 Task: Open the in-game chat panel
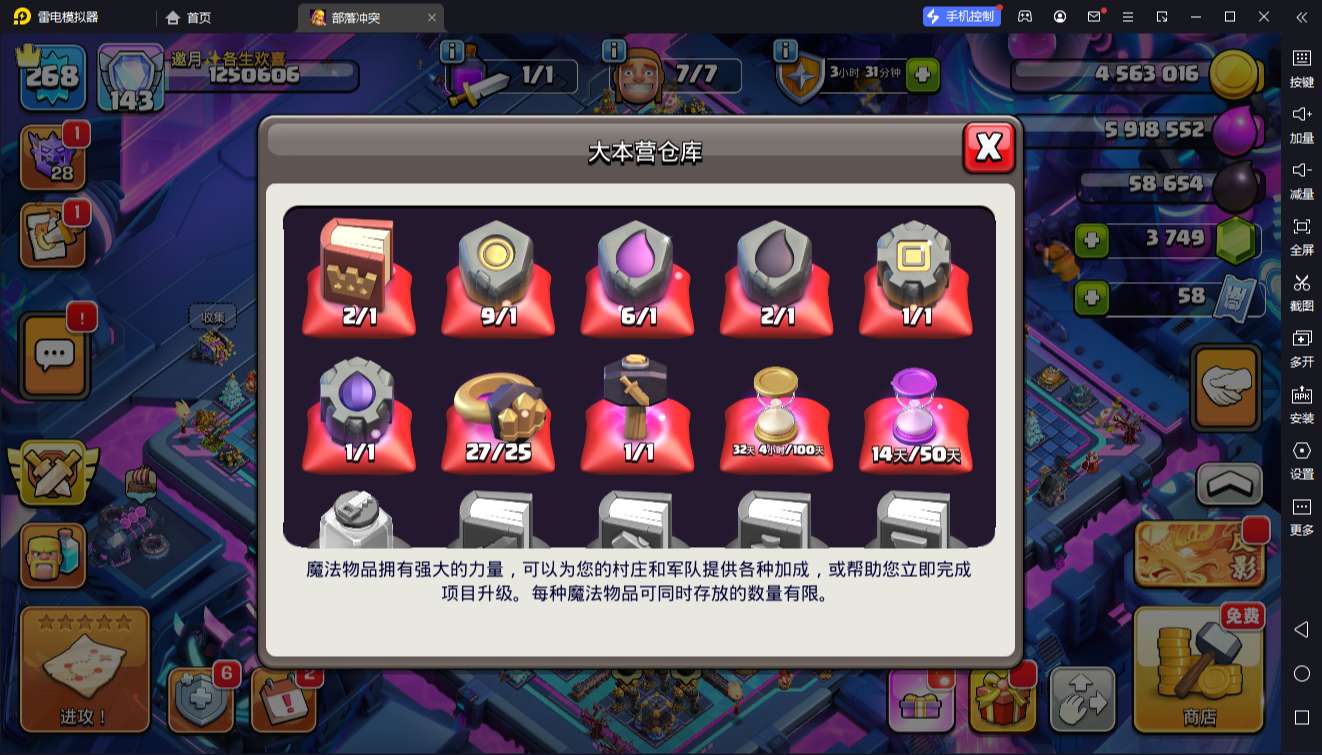point(52,355)
